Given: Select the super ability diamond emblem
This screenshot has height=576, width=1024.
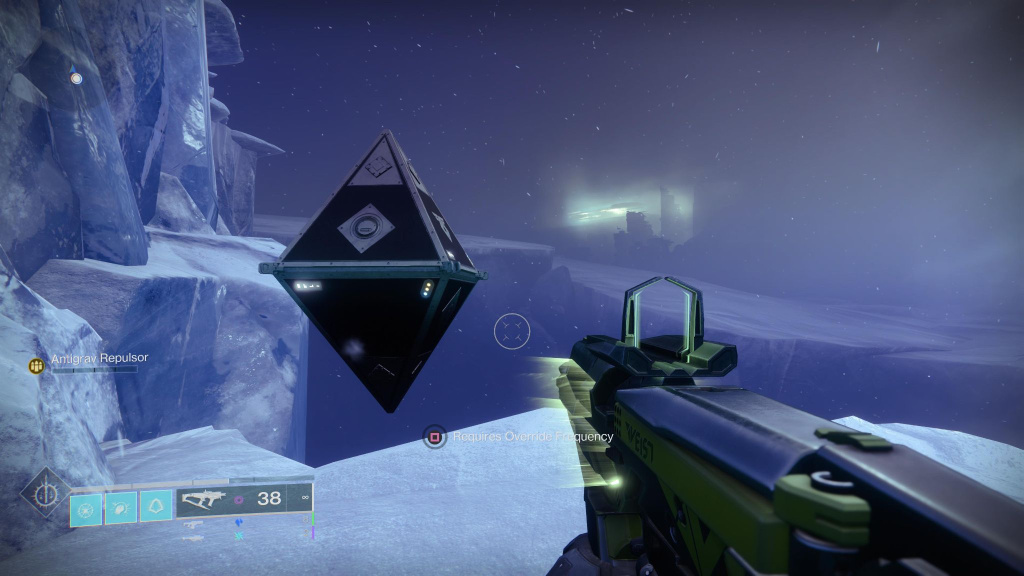Looking at the screenshot, I should [x=44, y=493].
